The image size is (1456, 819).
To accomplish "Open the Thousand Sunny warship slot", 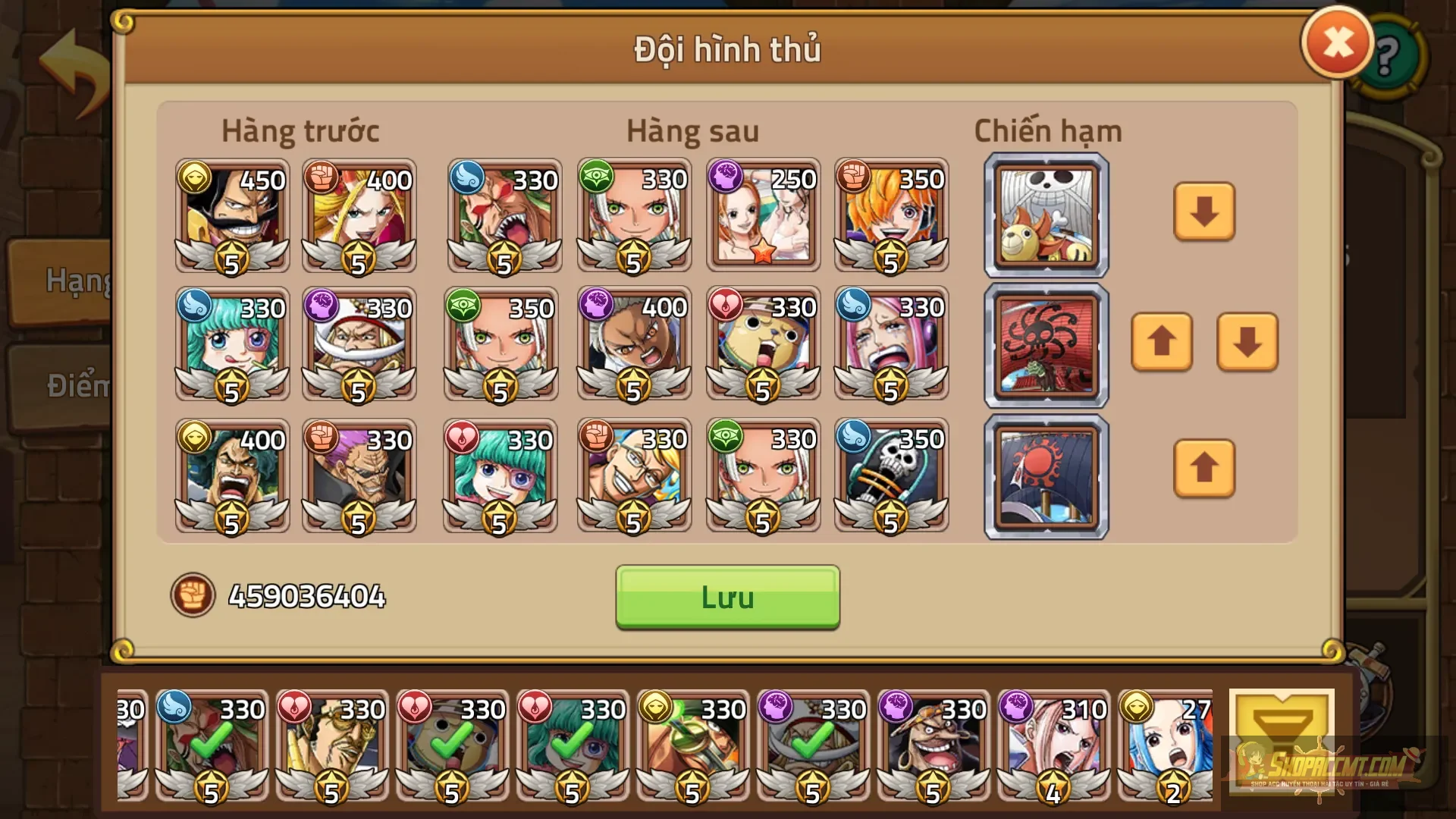I will 1045,216.
